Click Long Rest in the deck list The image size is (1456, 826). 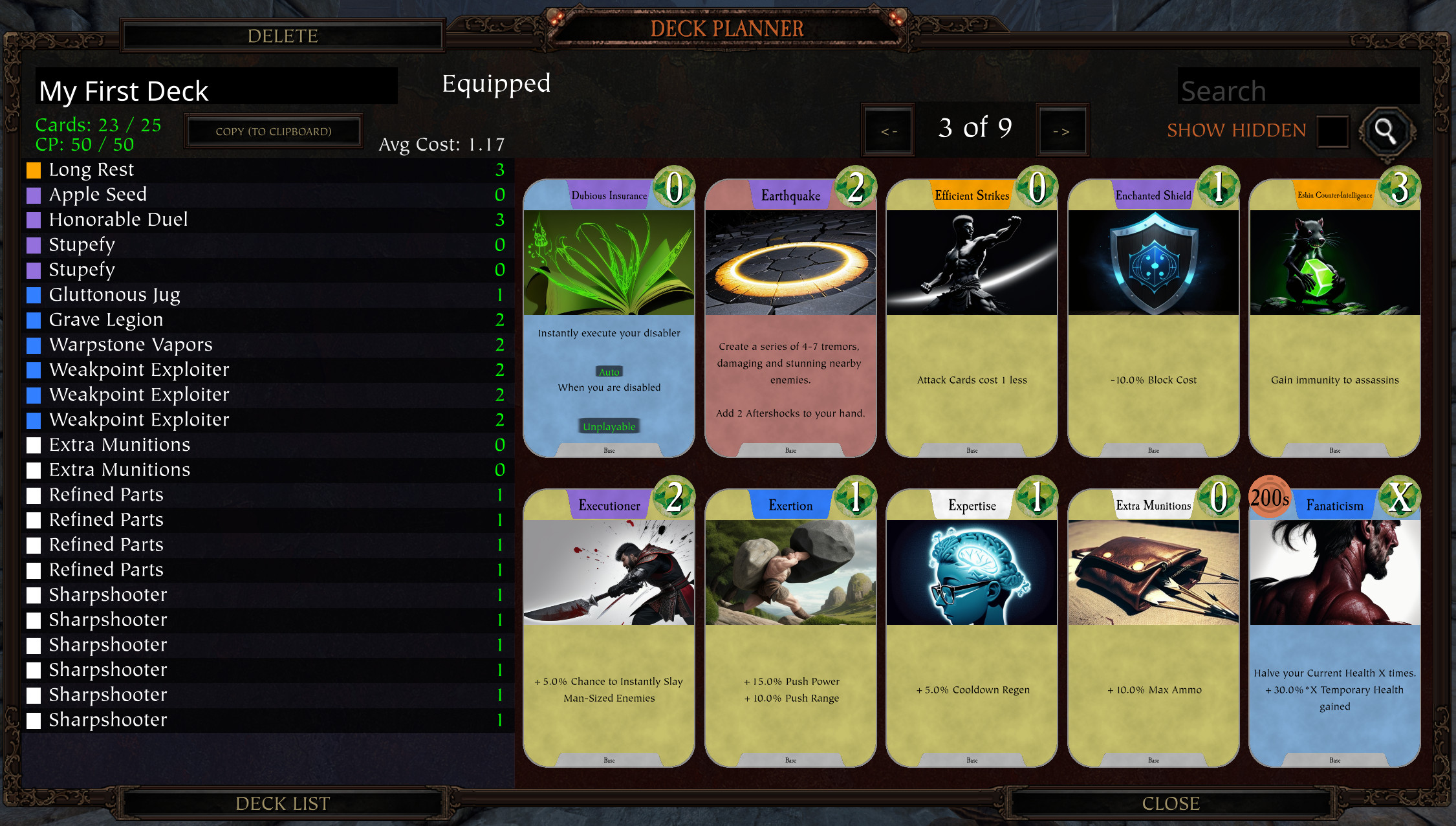pos(92,169)
